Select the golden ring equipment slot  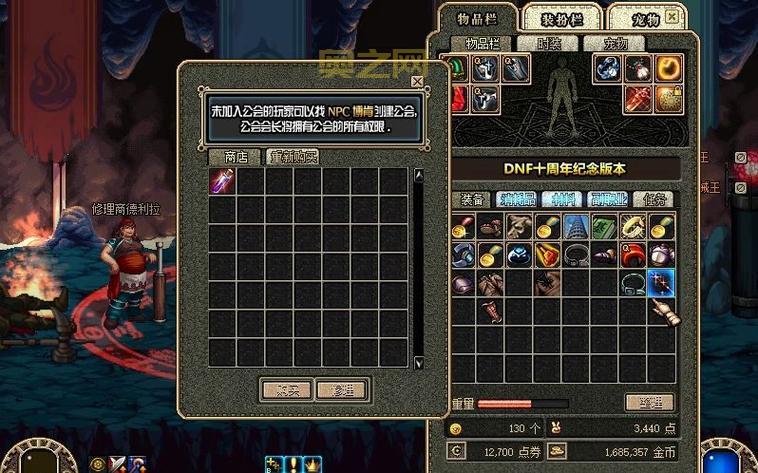pyautogui.click(x=667, y=68)
